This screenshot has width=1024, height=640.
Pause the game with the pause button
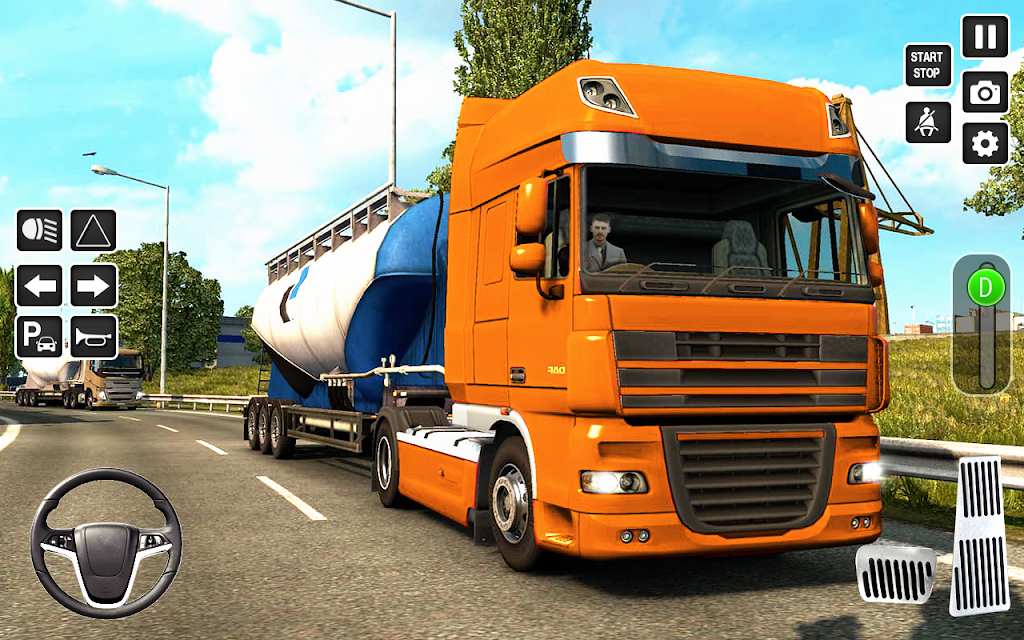(985, 37)
